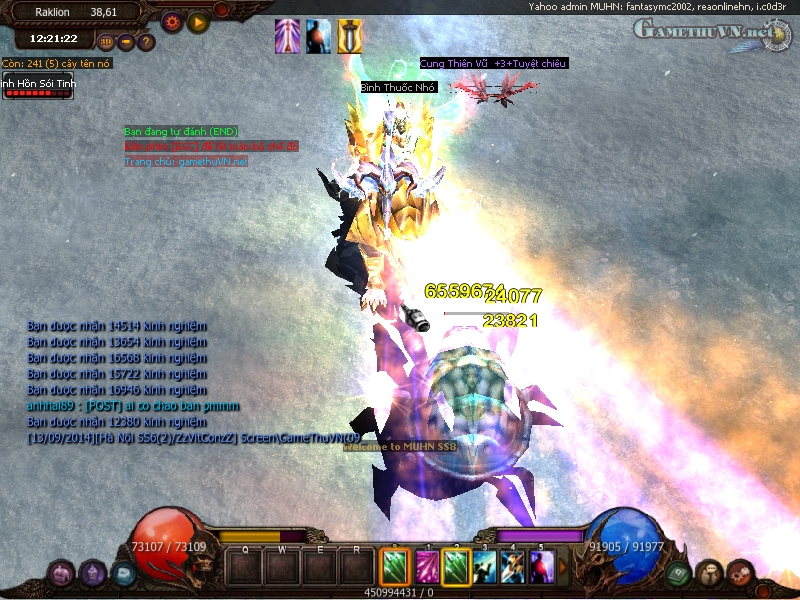The height and width of the screenshot is (600, 800).
Task: Click the small button between 3D and help
Action: pos(127,42)
